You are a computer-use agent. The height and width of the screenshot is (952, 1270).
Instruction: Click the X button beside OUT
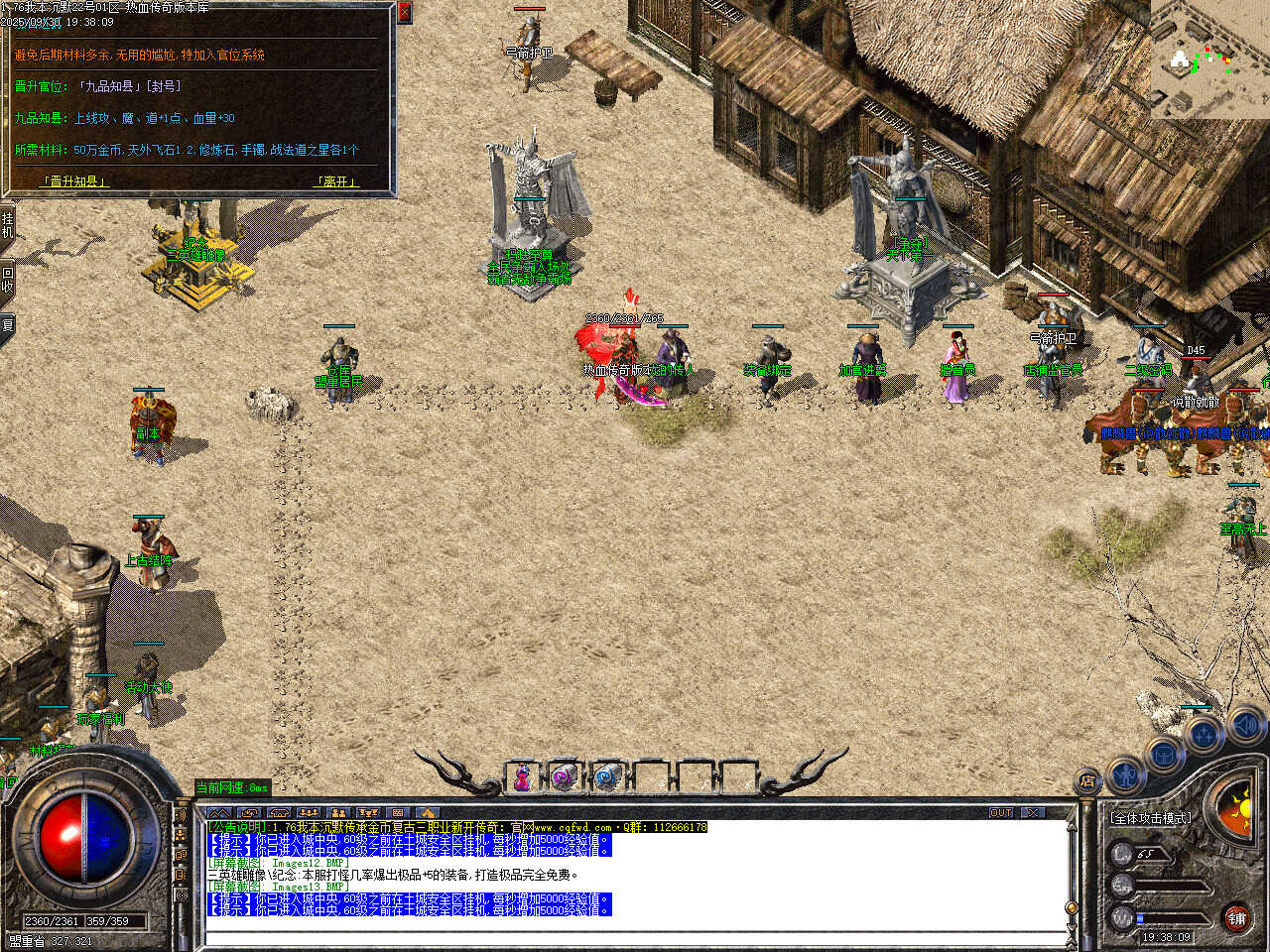(1034, 812)
